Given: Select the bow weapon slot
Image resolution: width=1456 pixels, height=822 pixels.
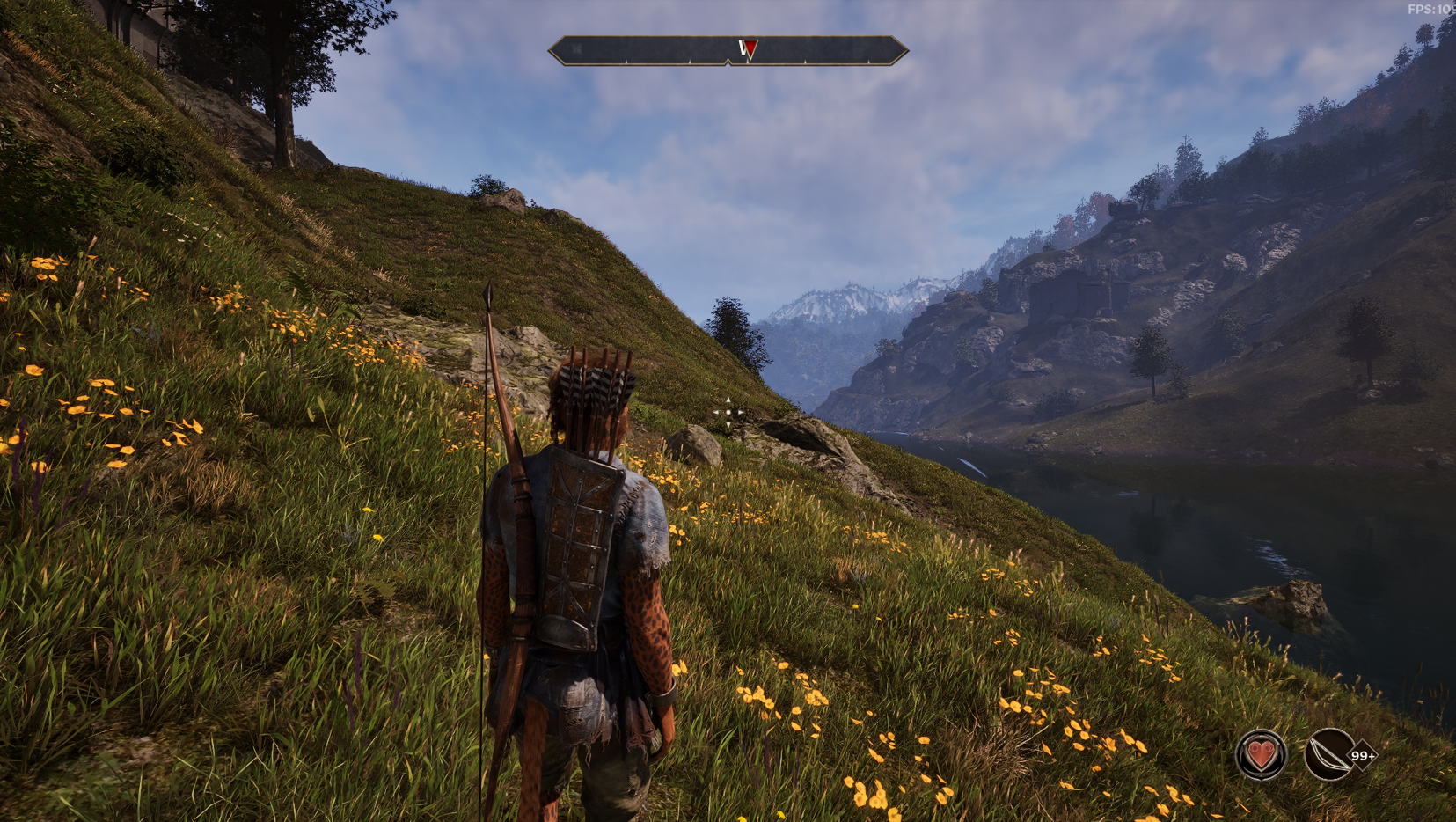Looking at the screenshot, I should [x=1328, y=754].
